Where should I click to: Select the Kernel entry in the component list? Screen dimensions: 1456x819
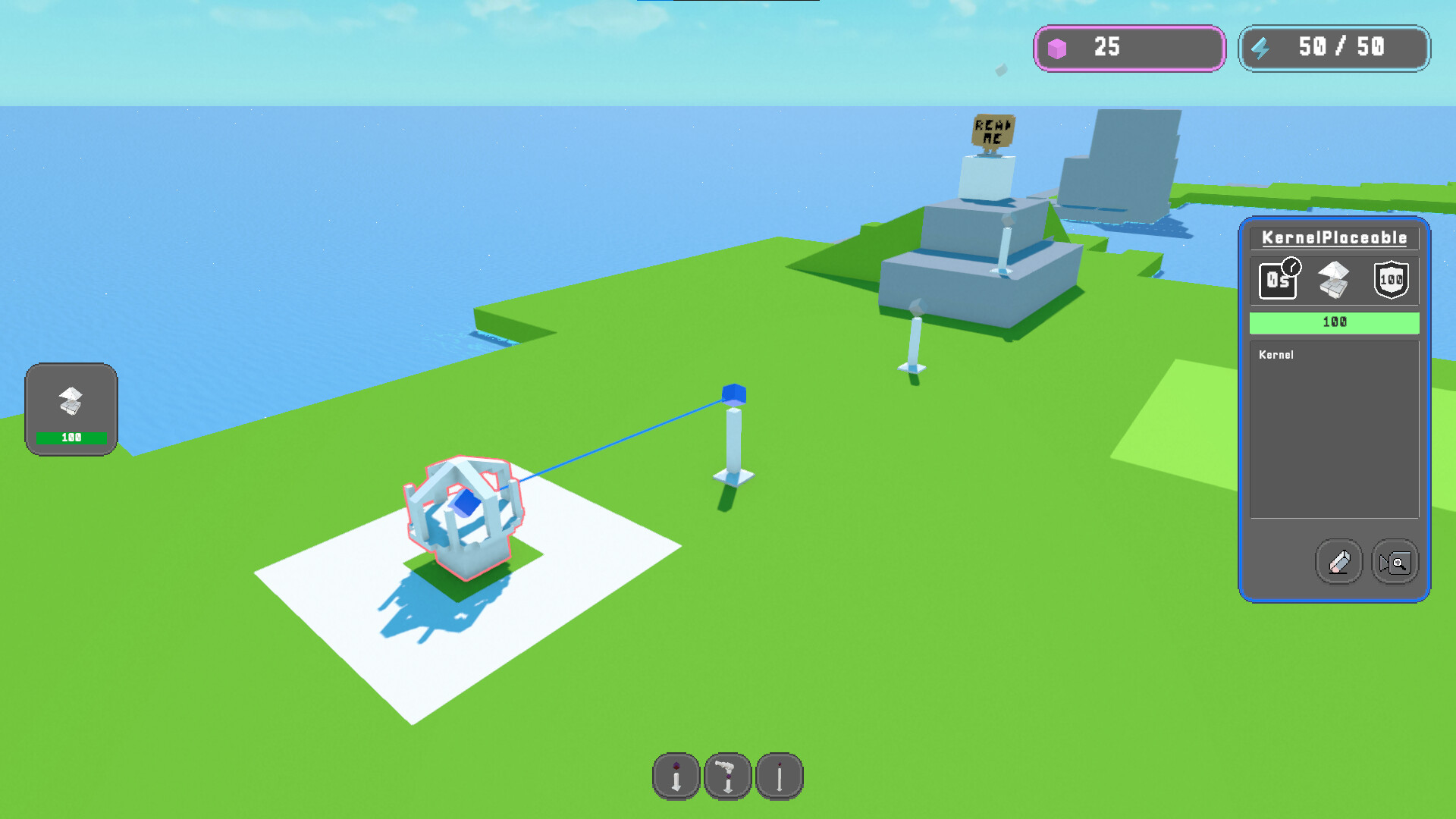[1278, 354]
